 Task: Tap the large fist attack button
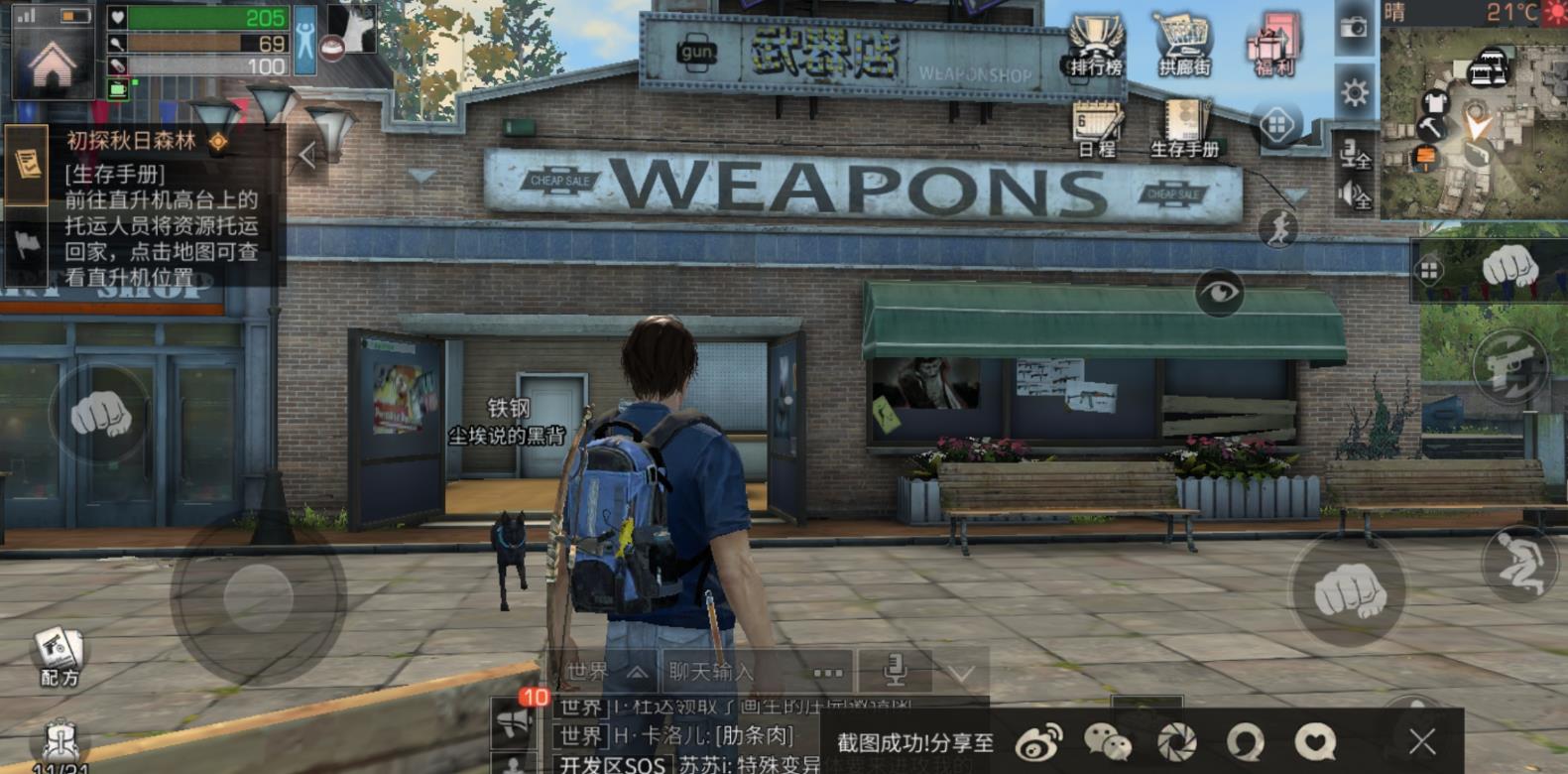pyautogui.click(x=1348, y=590)
